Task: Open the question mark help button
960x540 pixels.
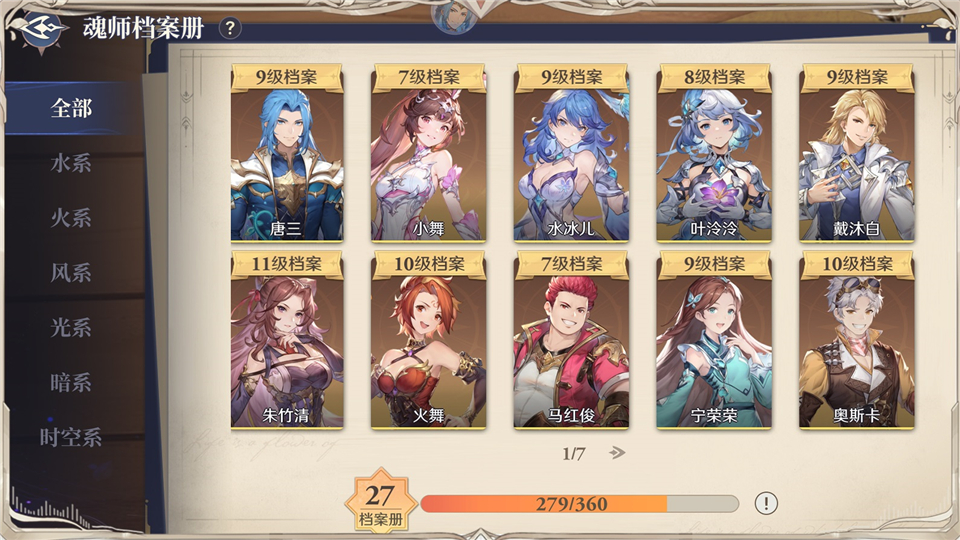Action: [x=230, y=28]
